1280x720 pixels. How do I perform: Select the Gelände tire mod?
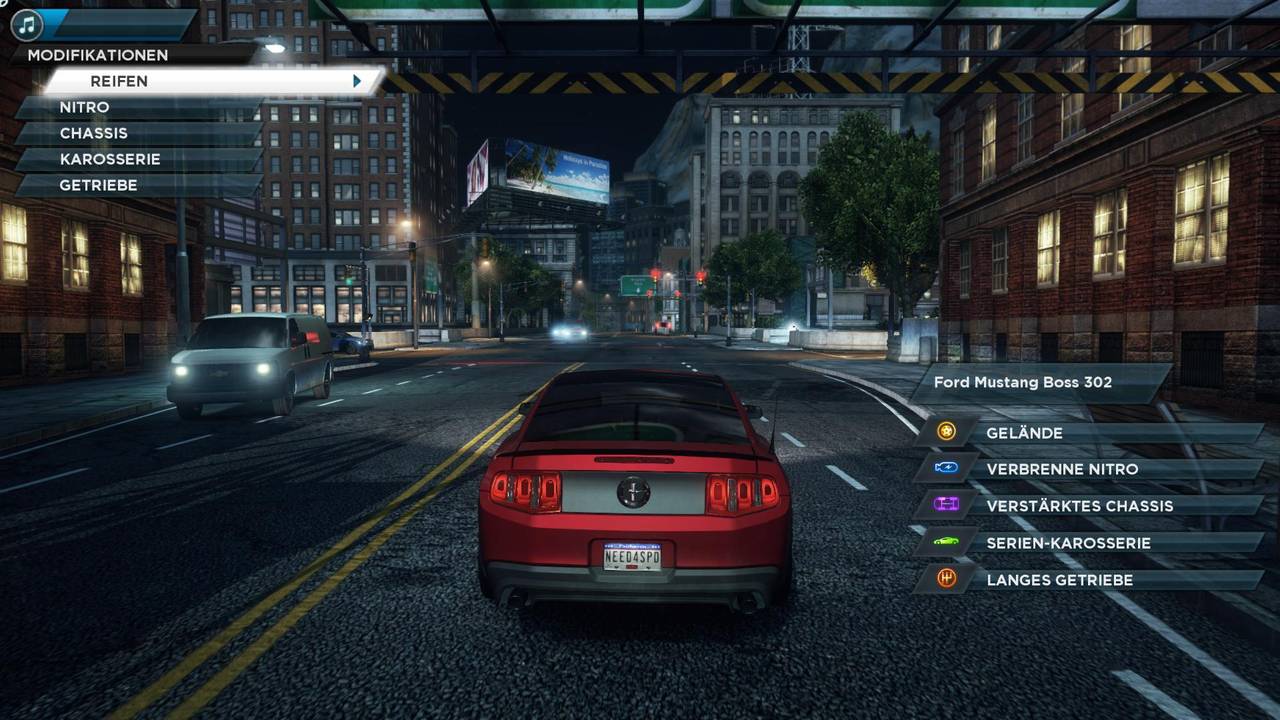click(1090, 433)
